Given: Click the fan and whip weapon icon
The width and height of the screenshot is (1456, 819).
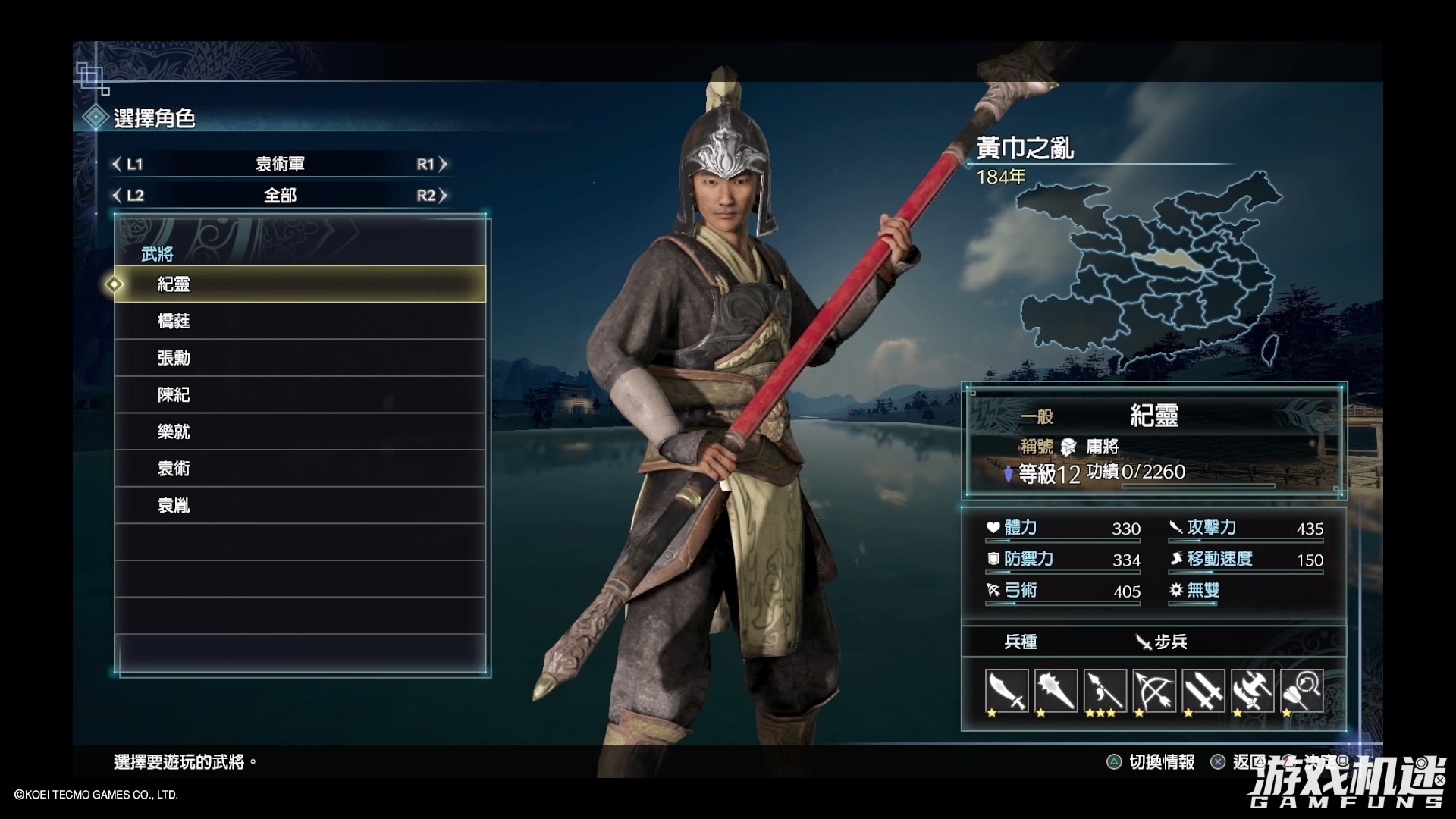Looking at the screenshot, I should [1302, 691].
